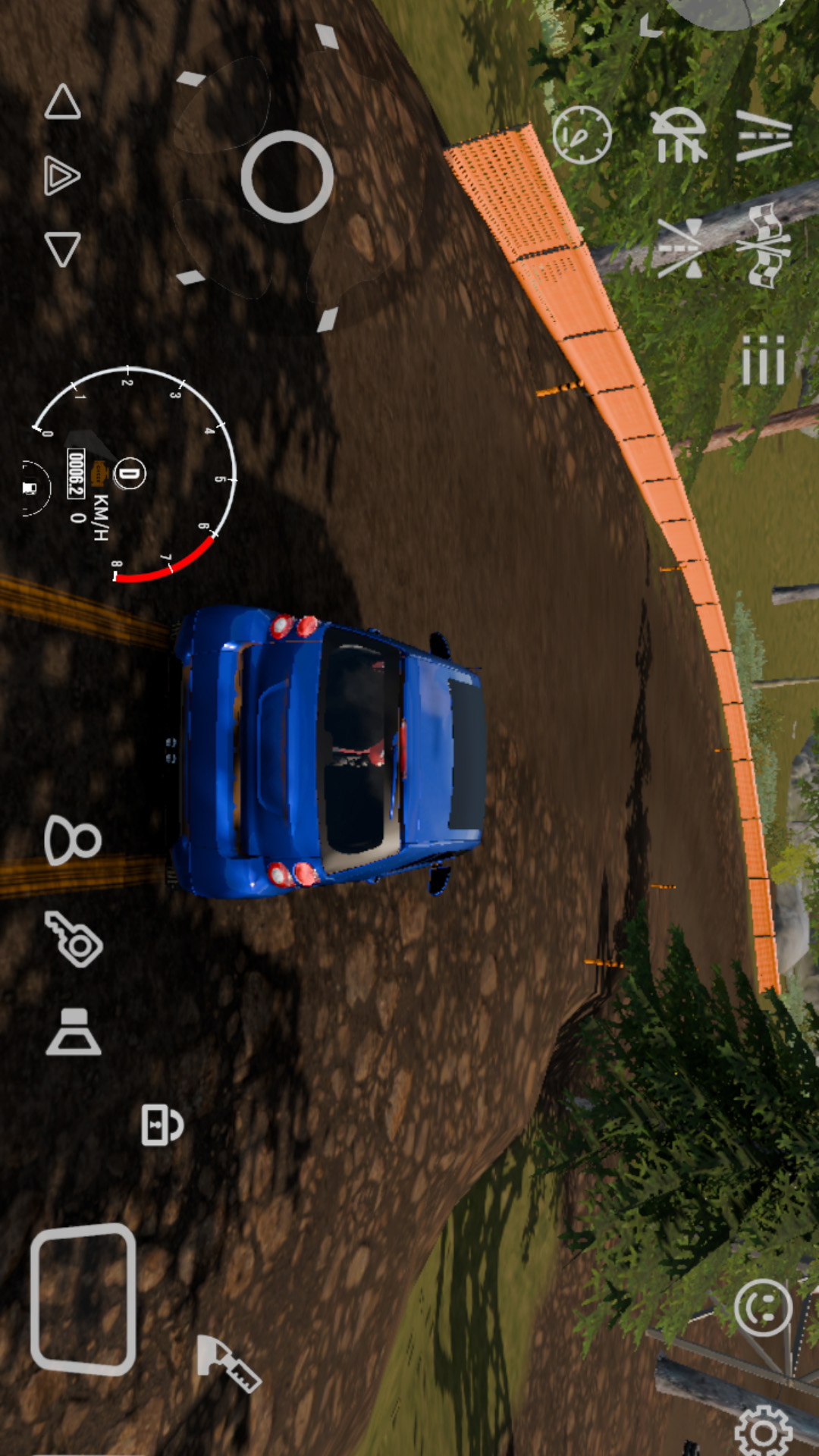
Task: Open the gear settings menu
Action: click(764, 1430)
